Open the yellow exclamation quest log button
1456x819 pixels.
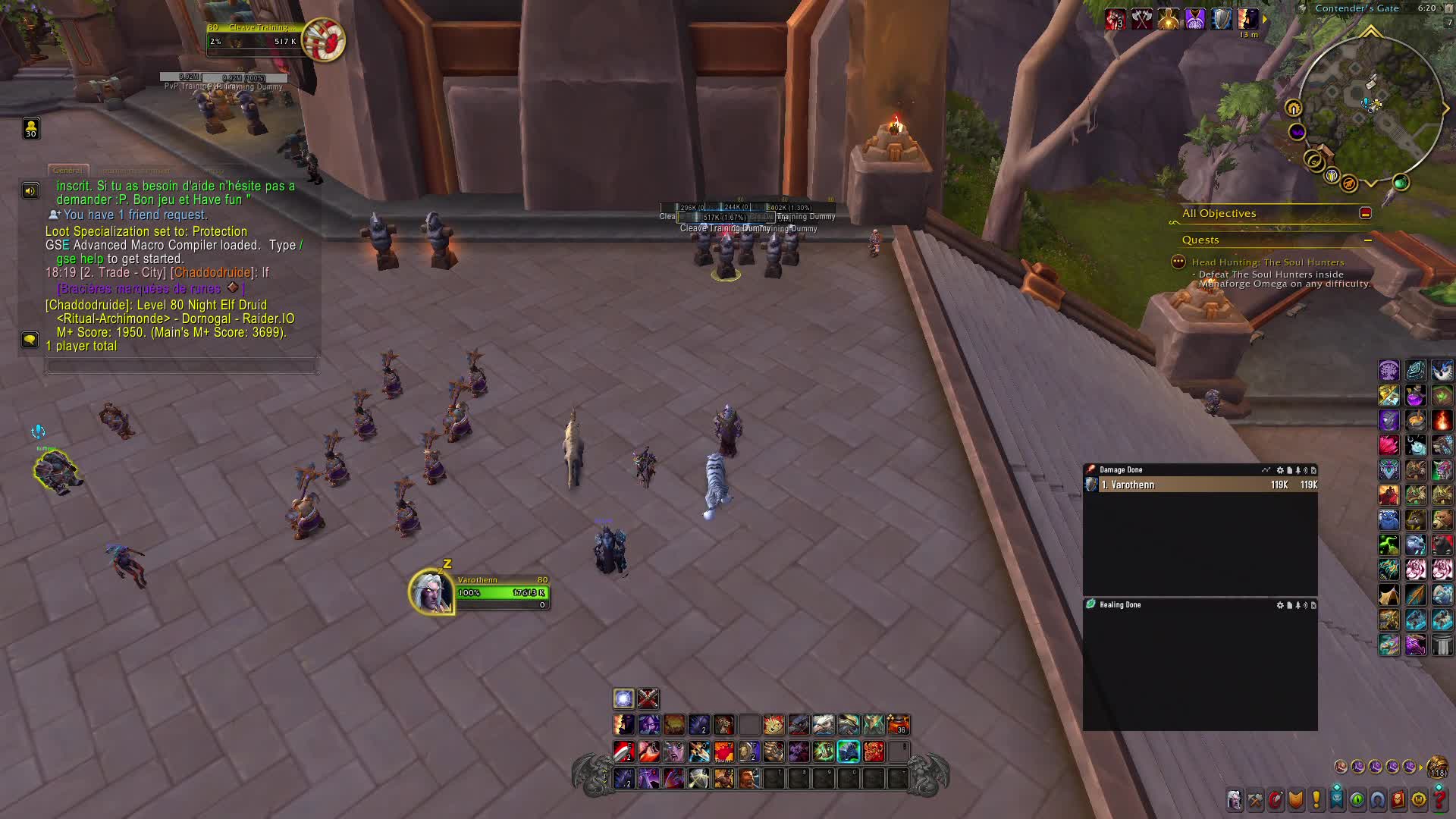[x=1316, y=800]
